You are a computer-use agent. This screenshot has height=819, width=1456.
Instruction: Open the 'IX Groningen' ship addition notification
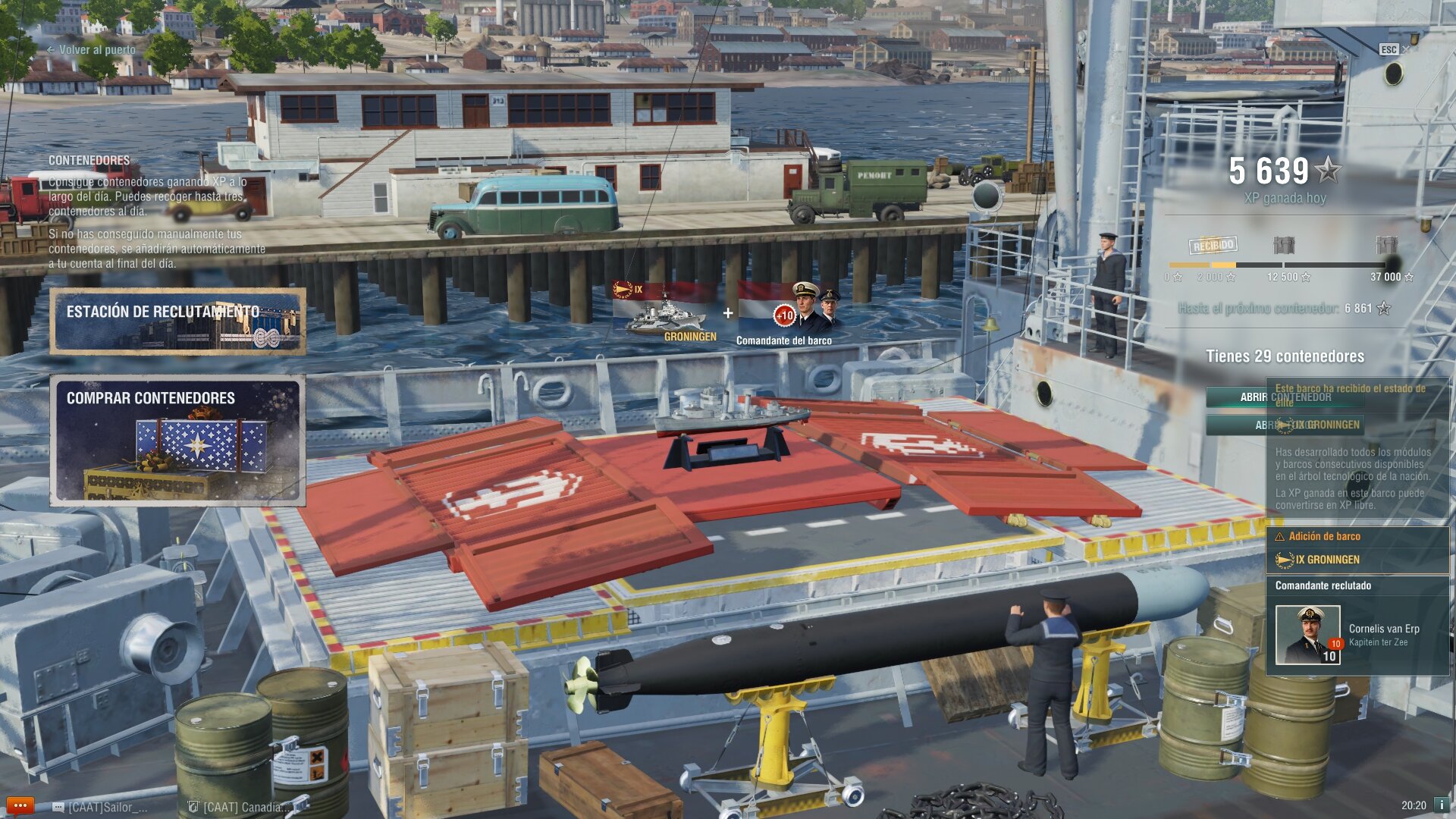coord(1357,560)
